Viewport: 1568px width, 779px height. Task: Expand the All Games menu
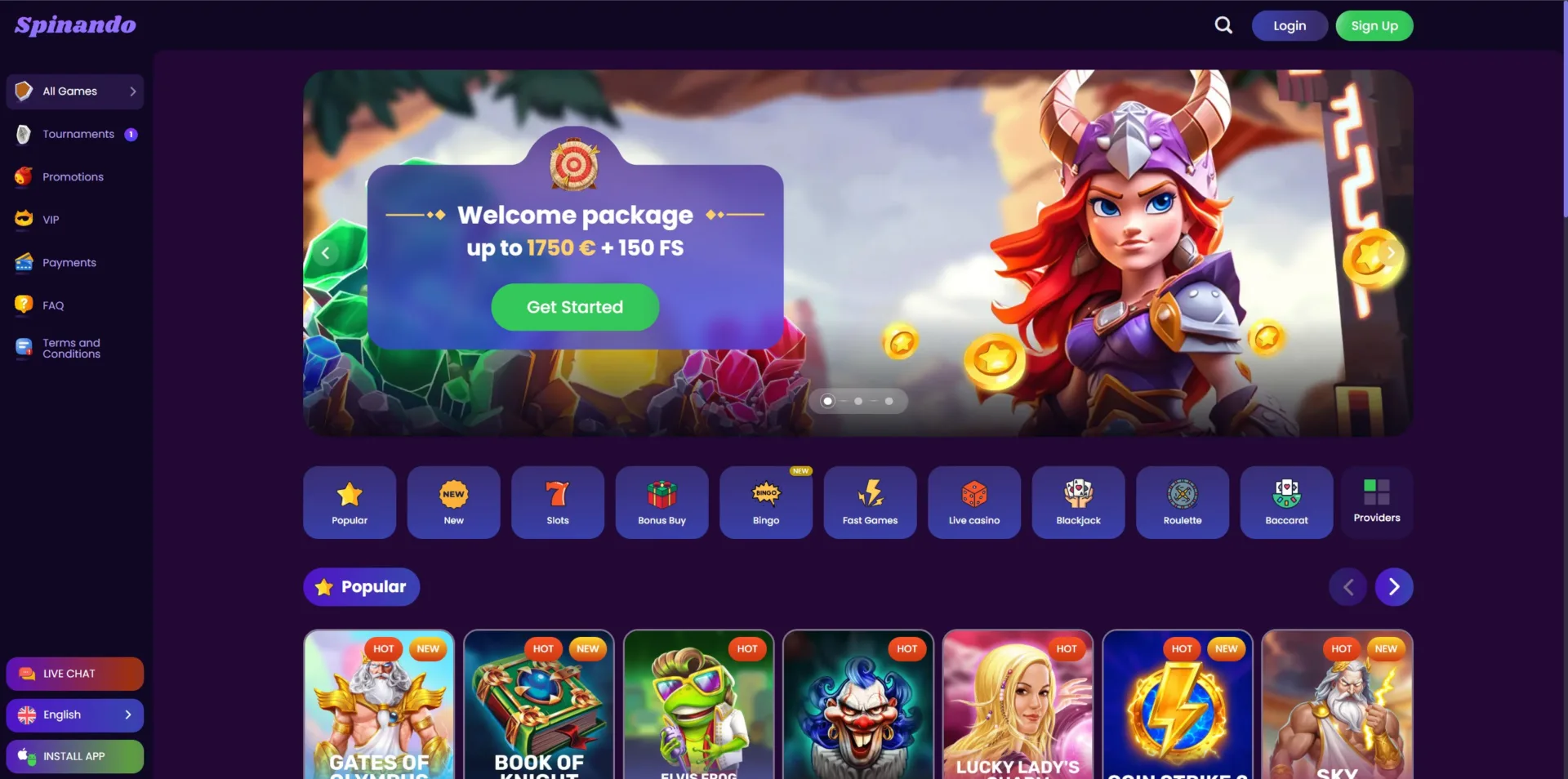pyautogui.click(x=75, y=91)
